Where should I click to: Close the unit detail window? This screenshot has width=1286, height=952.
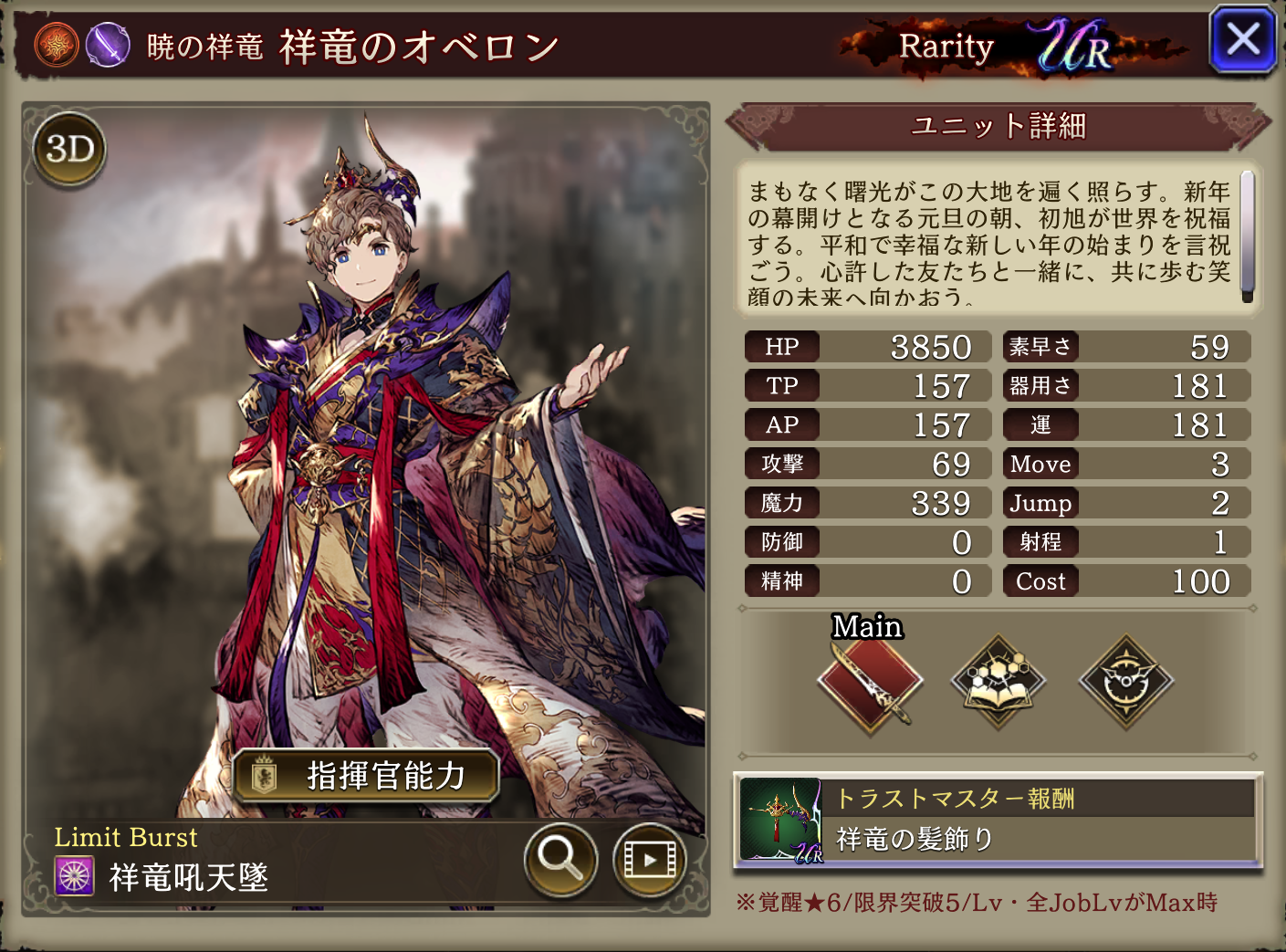[x=1242, y=40]
